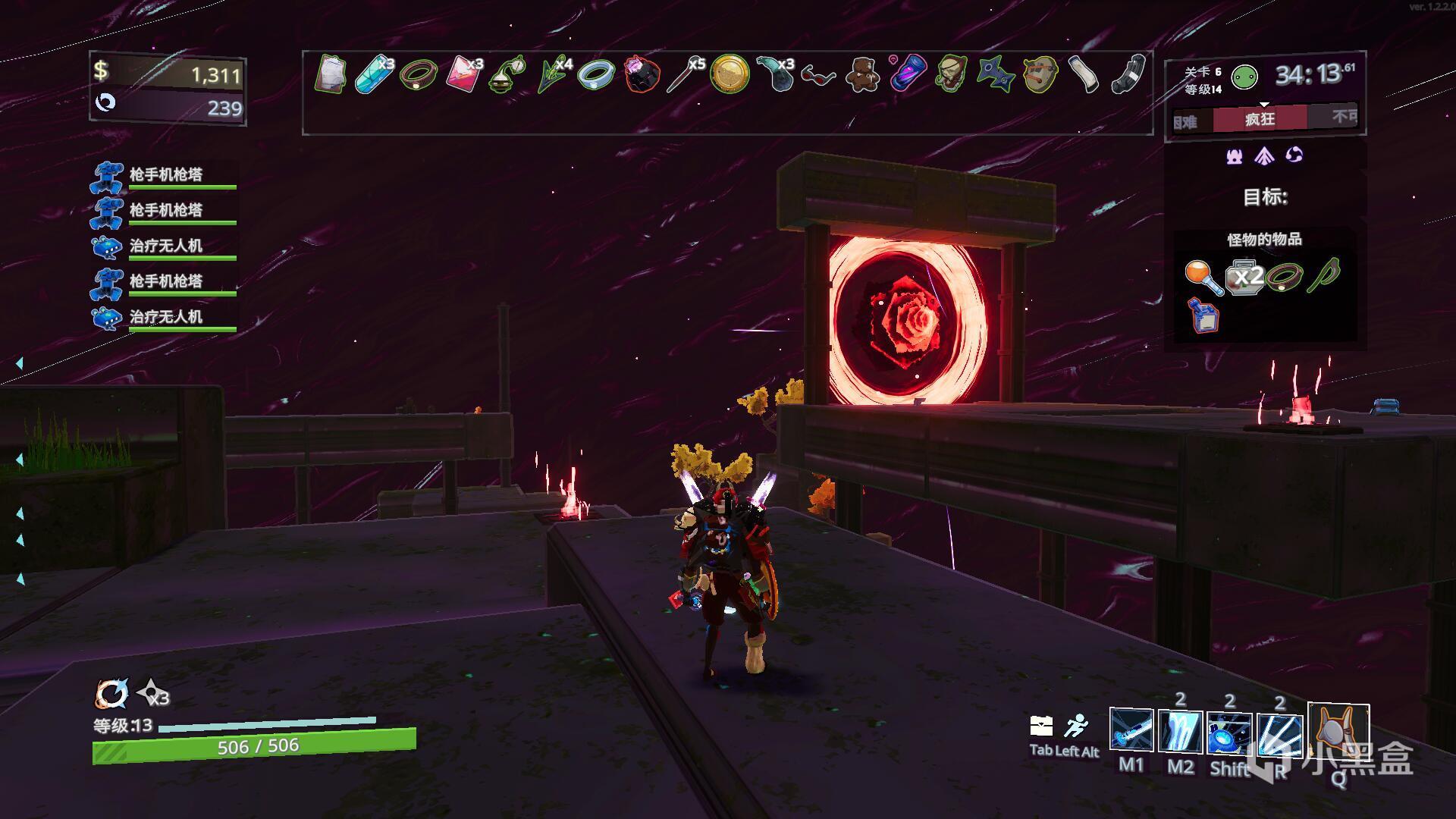Click the top 治疗无人机 ally row
This screenshot has height=819, width=1456.
165,246
